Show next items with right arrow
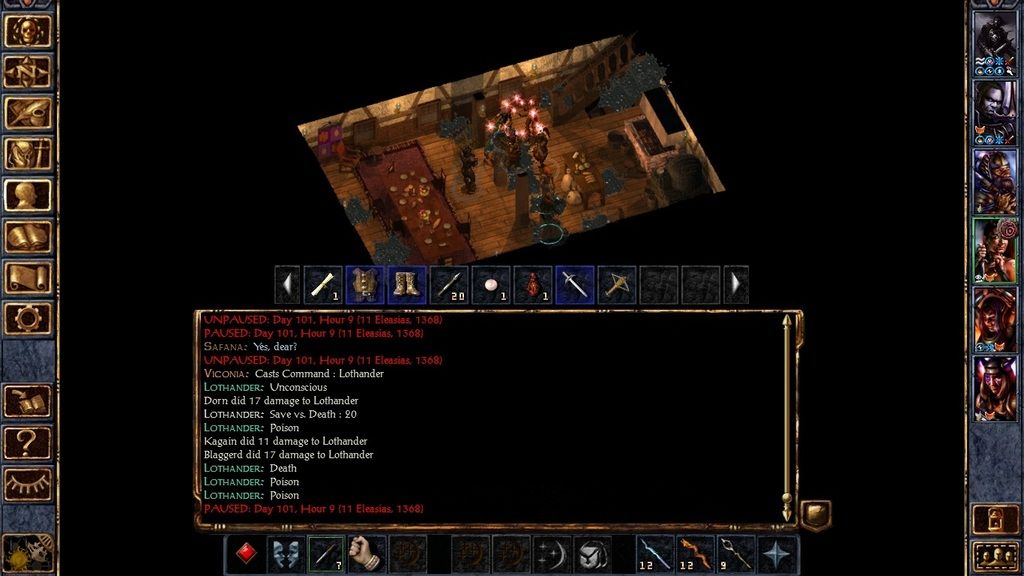Viewport: 1024px width, 576px height. click(x=736, y=285)
